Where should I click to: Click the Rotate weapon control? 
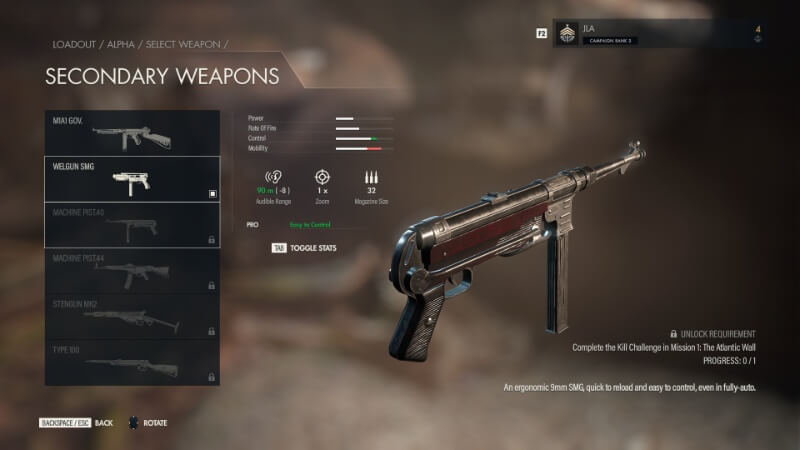(x=148, y=423)
